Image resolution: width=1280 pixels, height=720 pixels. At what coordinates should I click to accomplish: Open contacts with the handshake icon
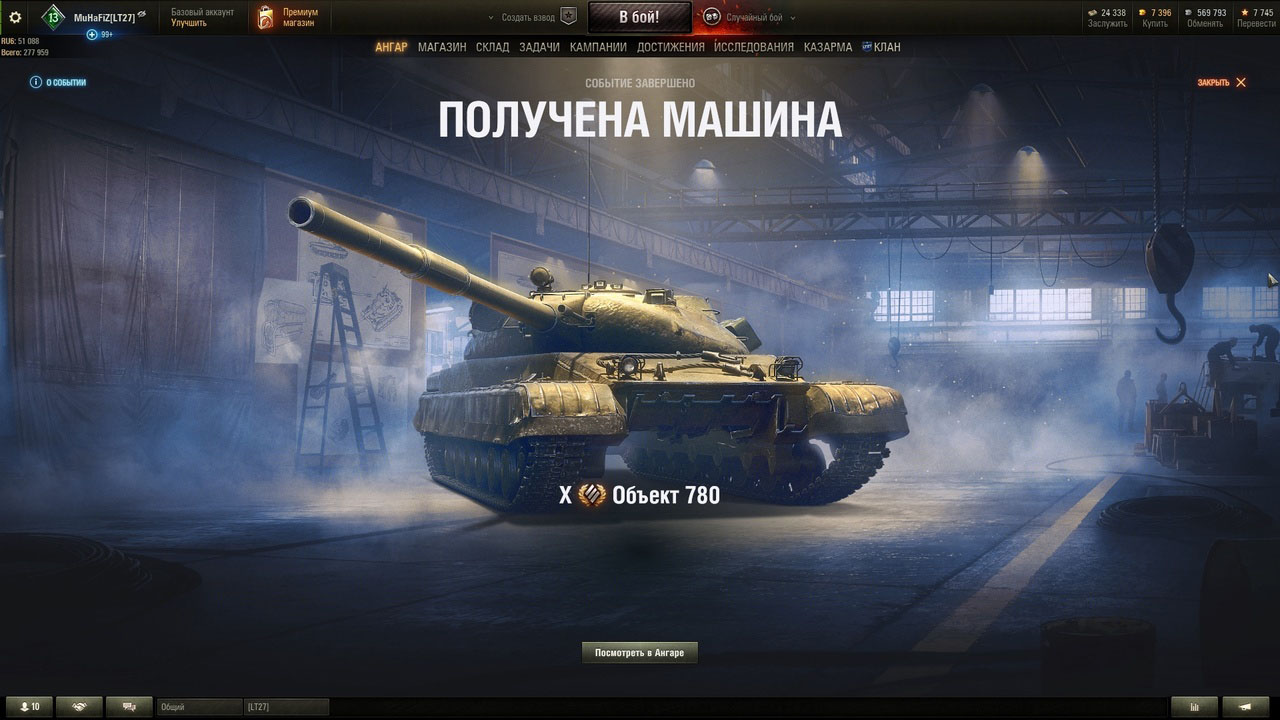point(79,706)
